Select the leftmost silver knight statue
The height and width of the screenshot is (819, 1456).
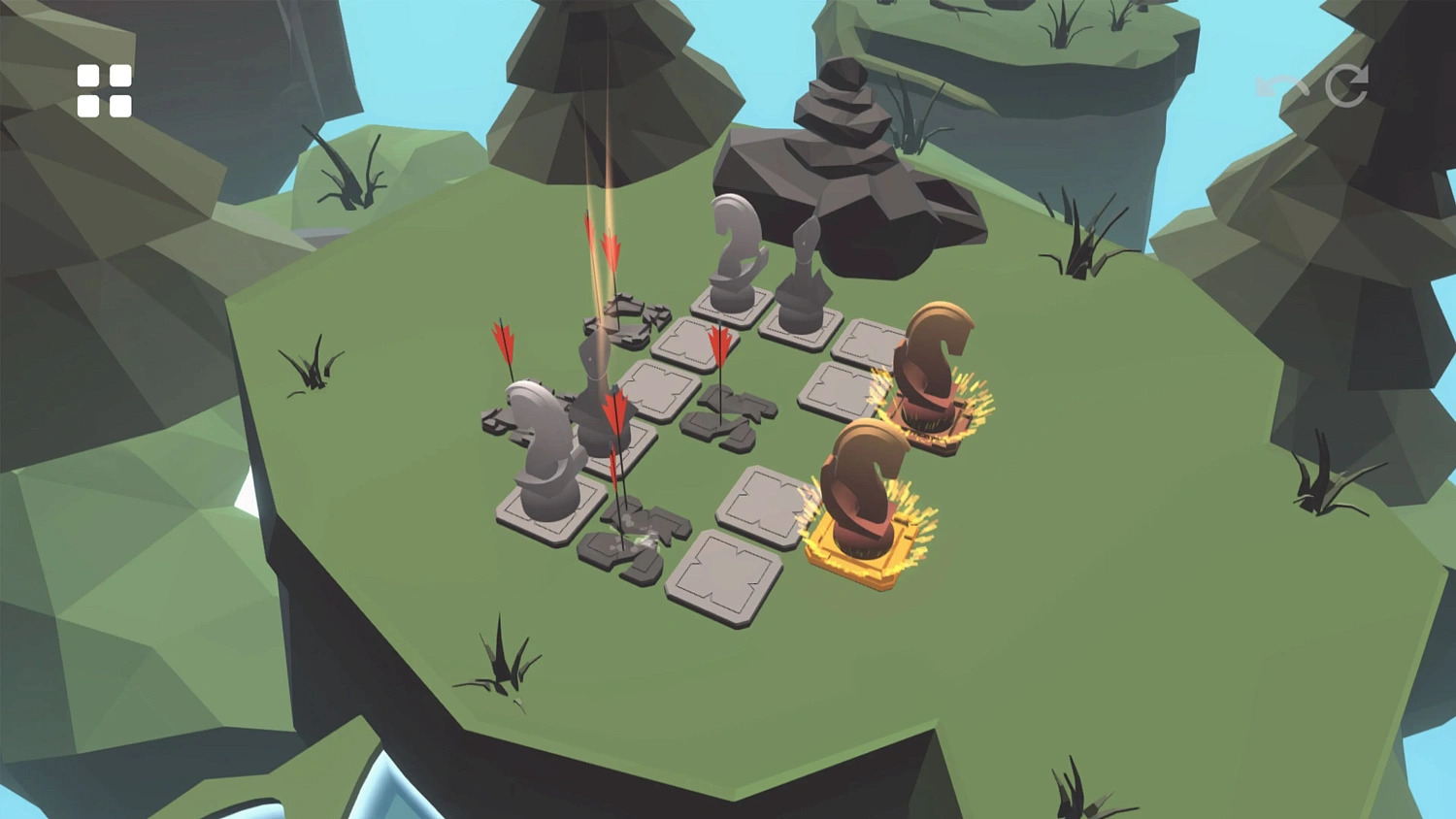542,446
